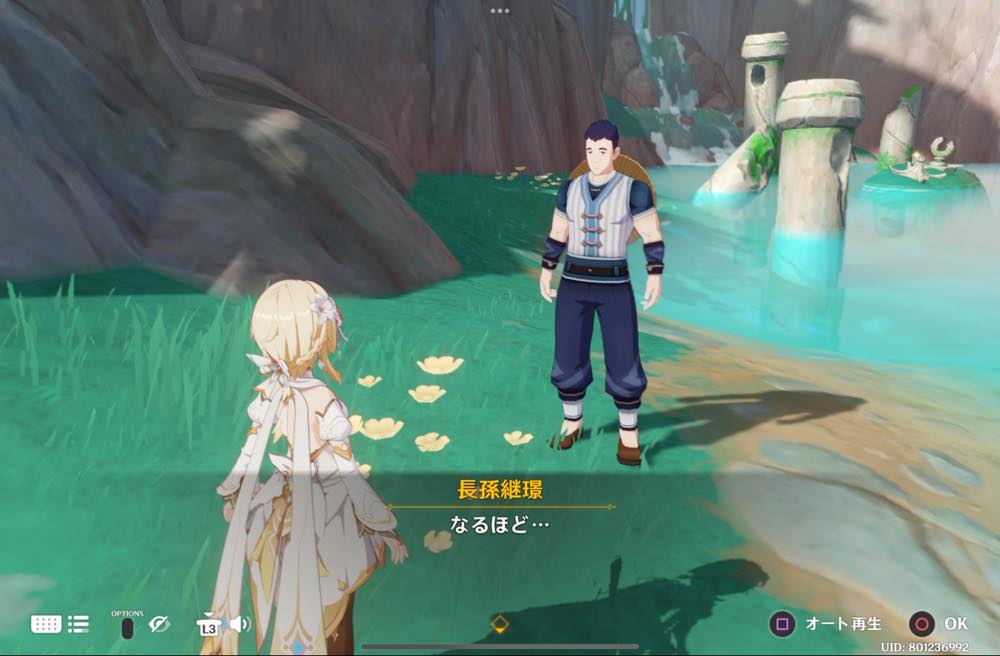
Task: Replay the voice line via the speaker icon
Action: coord(240,624)
